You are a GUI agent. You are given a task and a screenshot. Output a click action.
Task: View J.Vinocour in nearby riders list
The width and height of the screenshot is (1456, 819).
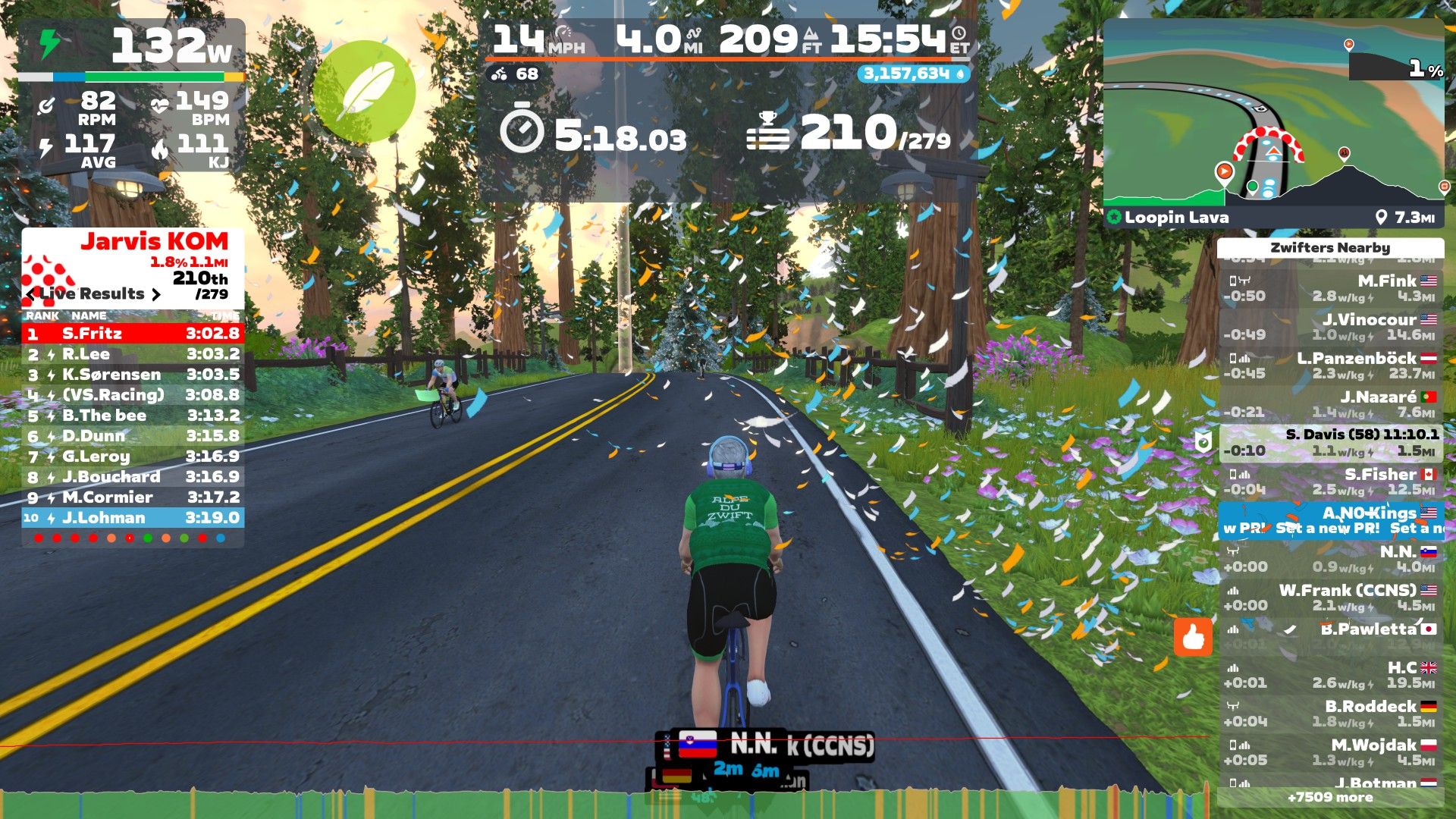pyautogui.click(x=1331, y=327)
